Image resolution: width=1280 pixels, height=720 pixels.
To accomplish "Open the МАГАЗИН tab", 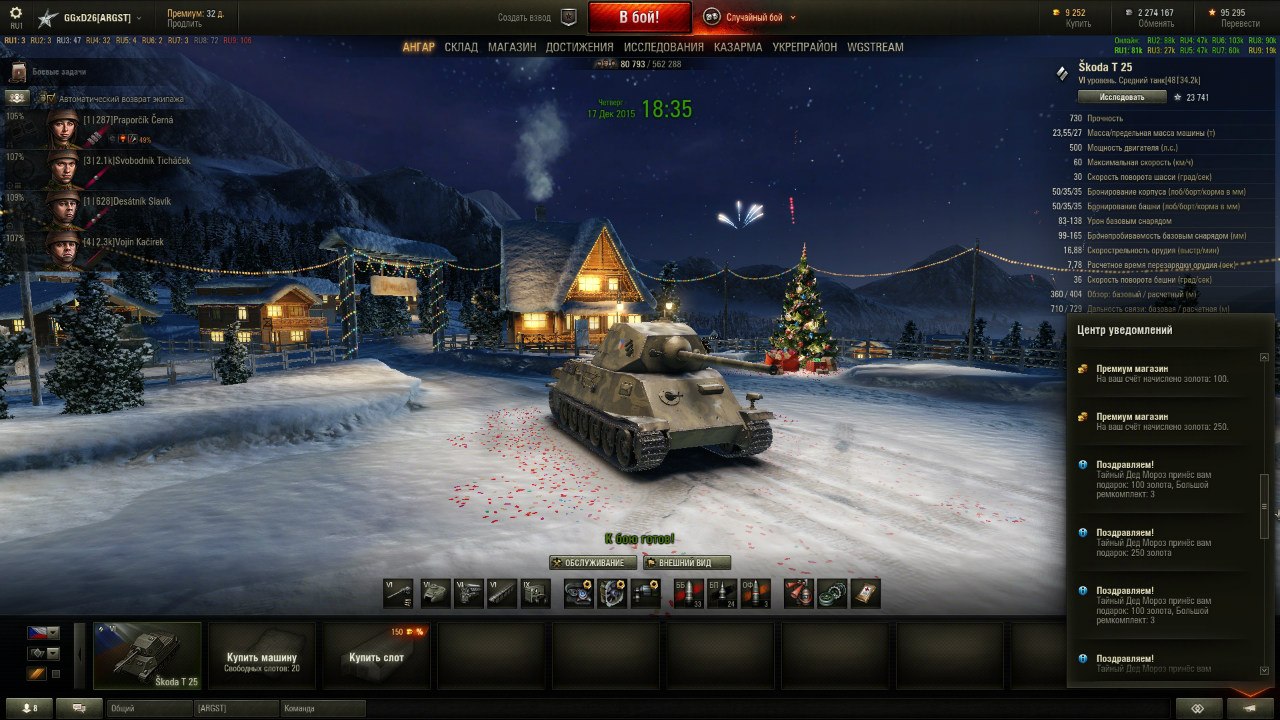I will [x=512, y=47].
